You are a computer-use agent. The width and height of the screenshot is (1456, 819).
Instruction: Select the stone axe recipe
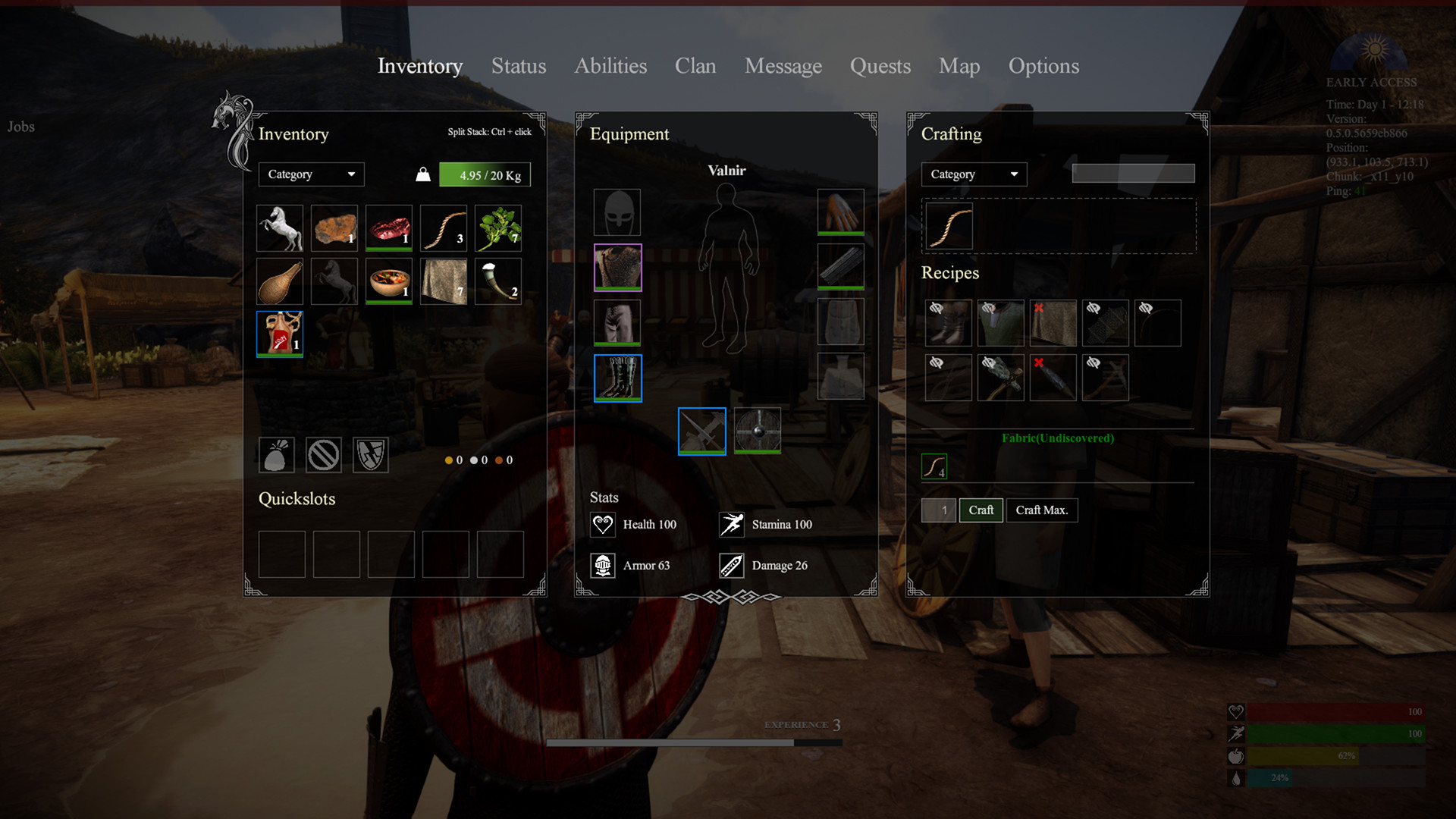pos(1000,377)
